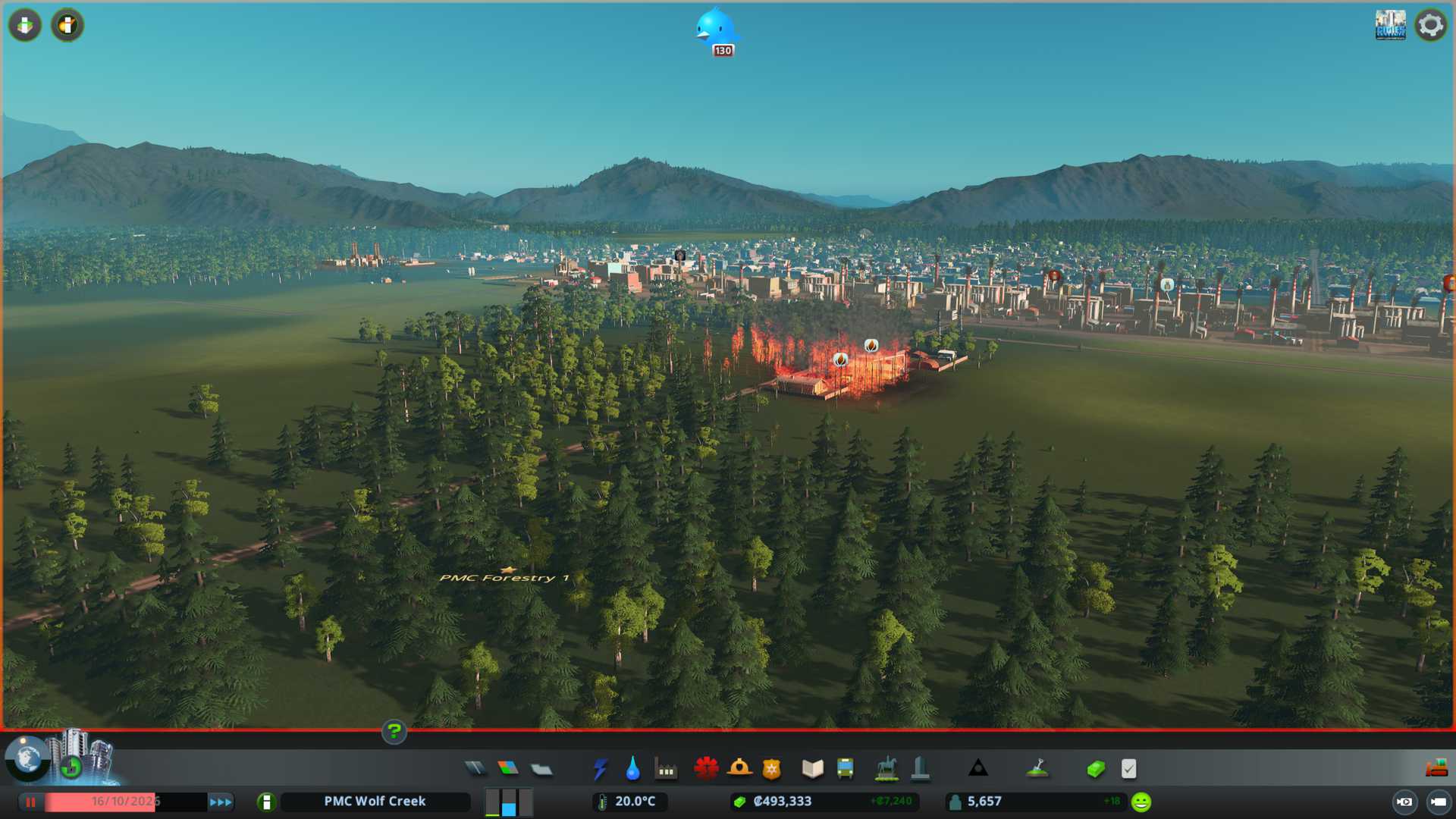Screen dimensions: 1456x819
Task: Open the Electricity lightning bolt menu
Action: point(600,769)
